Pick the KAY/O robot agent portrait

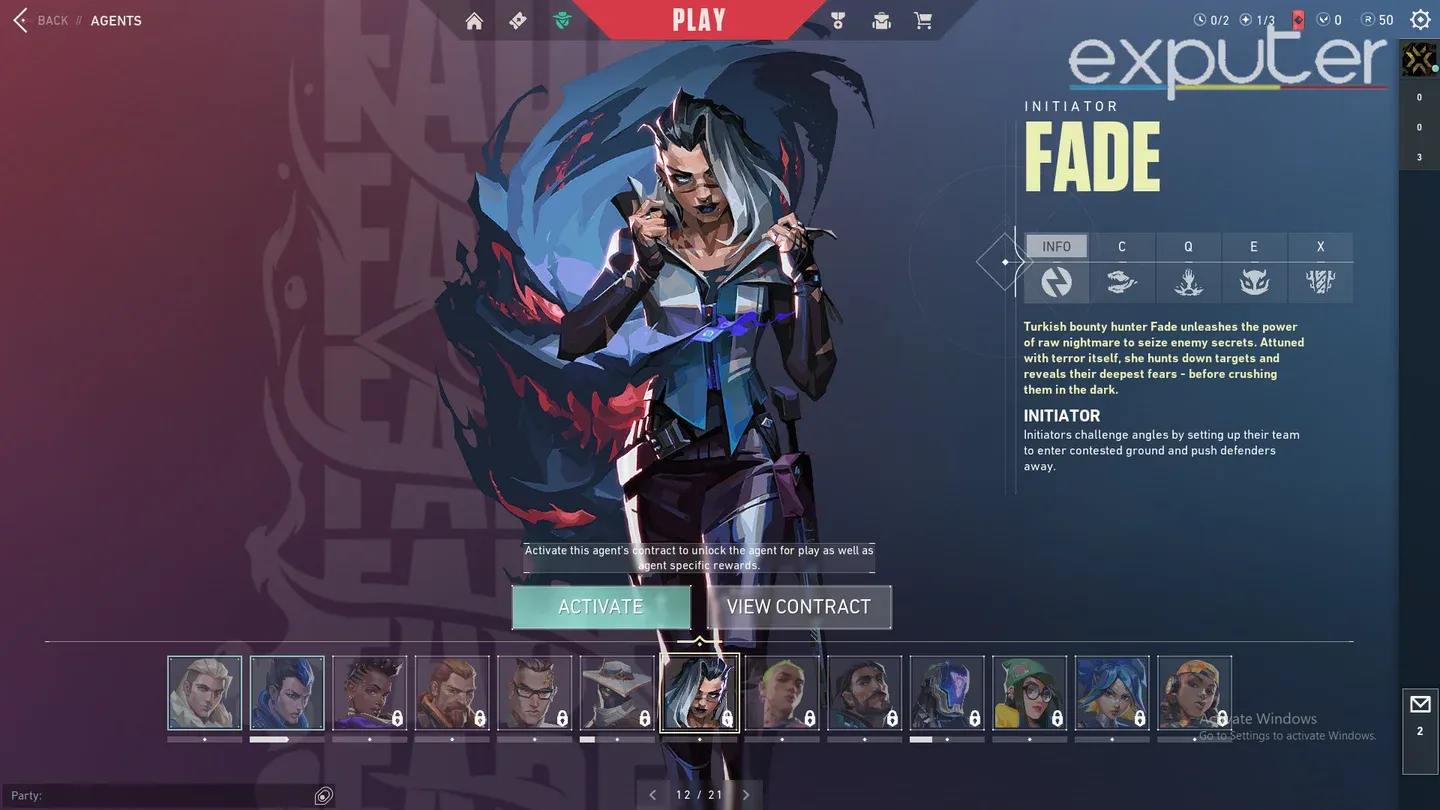947,692
